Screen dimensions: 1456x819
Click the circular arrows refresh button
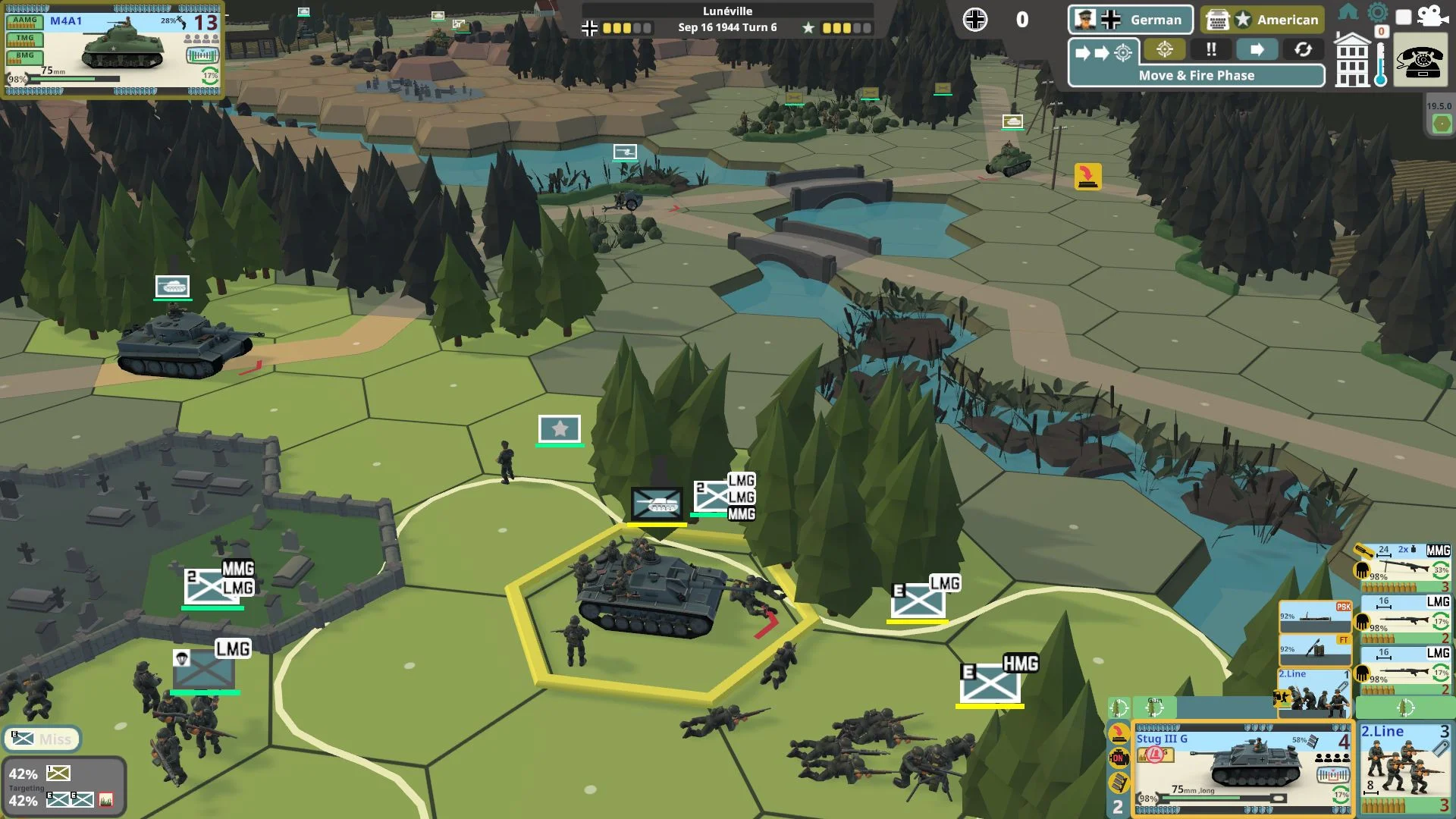(1303, 50)
